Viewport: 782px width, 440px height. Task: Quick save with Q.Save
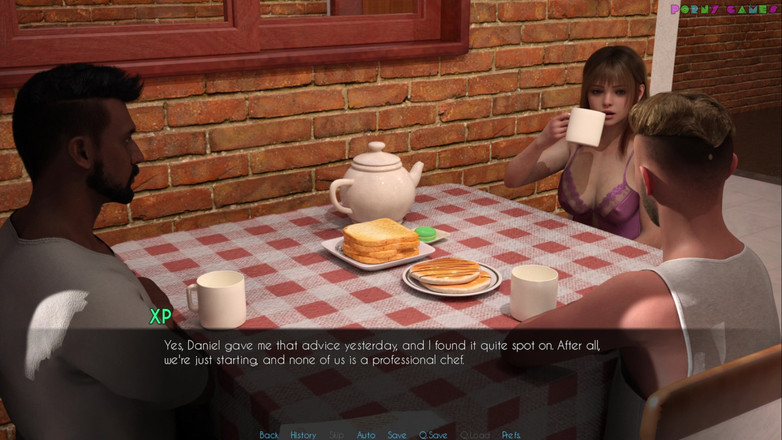pyautogui.click(x=433, y=435)
